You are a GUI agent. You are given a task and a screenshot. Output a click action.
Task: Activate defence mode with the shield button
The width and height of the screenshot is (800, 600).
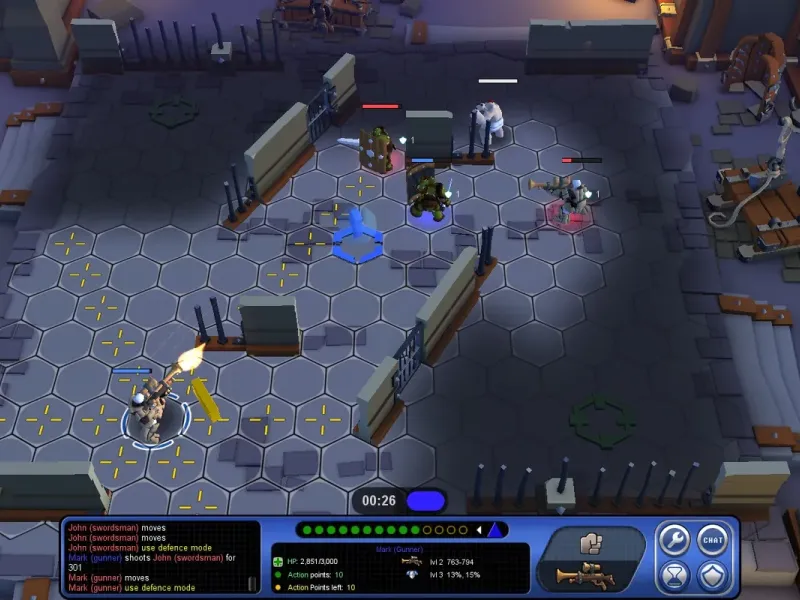pyautogui.click(x=711, y=576)
